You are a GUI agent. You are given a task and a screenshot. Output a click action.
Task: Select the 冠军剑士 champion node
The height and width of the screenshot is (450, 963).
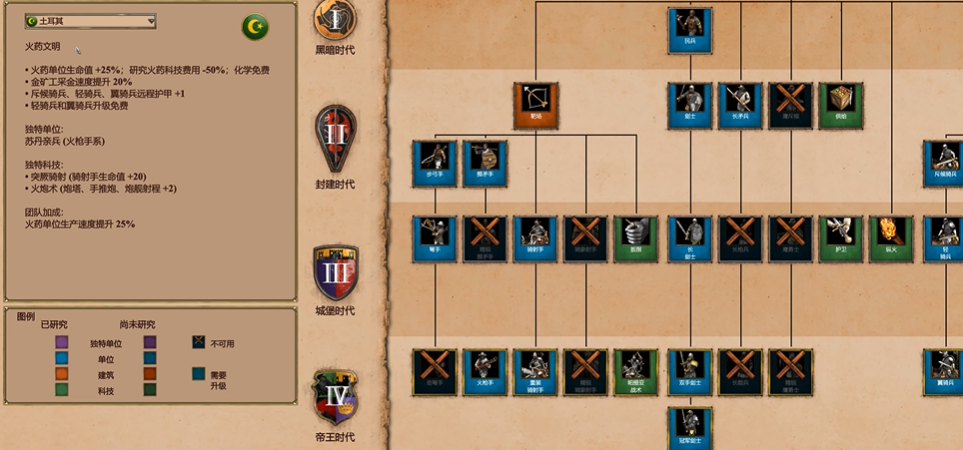pyautogui.click(x=690, y=427)
